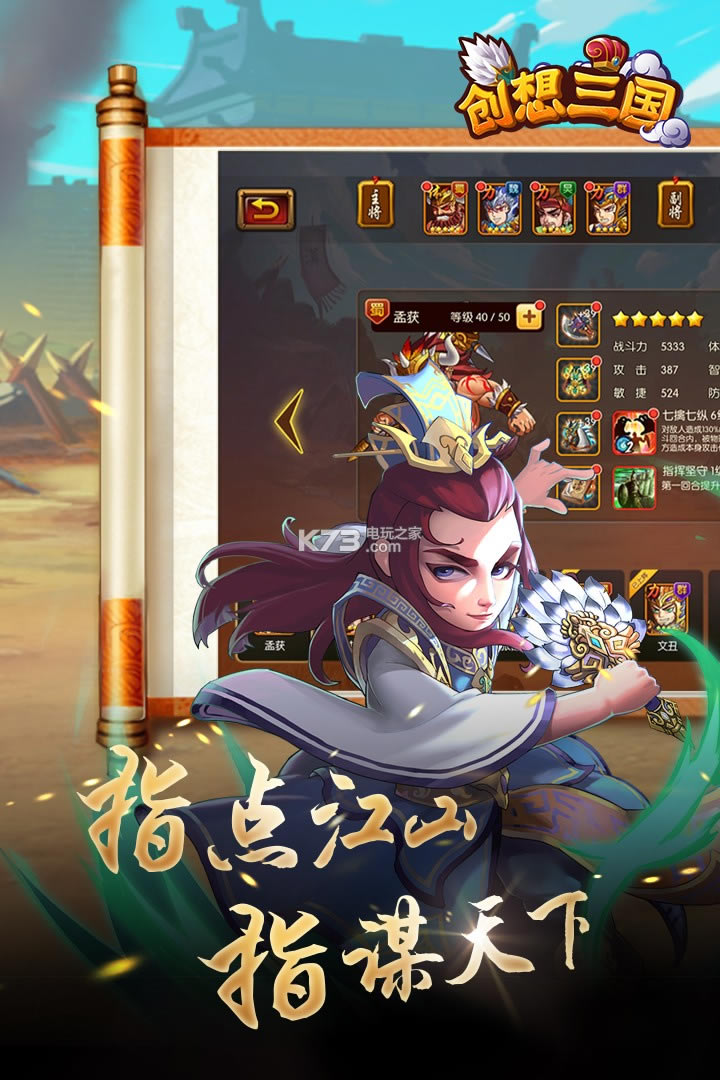This screenshot has height=1080, width=720.
Task: View the 七擒七纵 skill icon
Action: click(x=634, y=432)
